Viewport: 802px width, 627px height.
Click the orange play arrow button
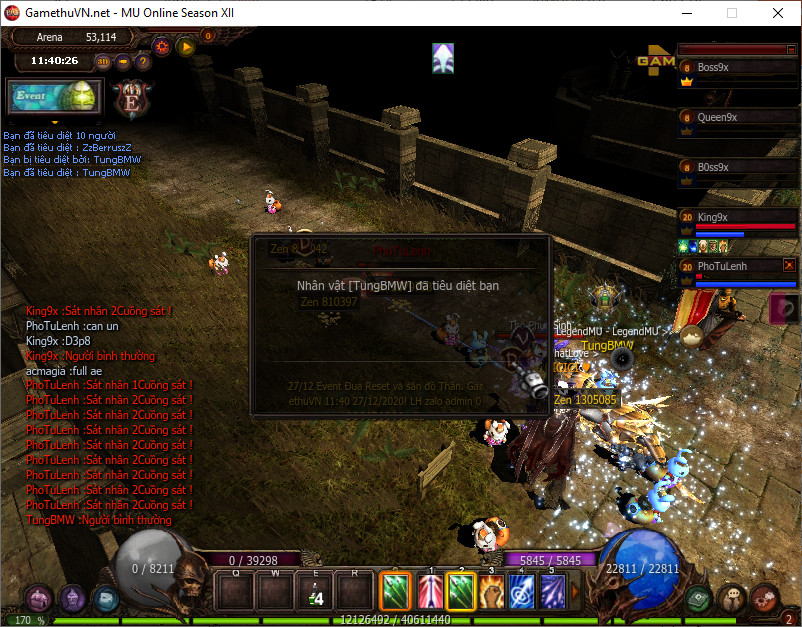[185, 46]
